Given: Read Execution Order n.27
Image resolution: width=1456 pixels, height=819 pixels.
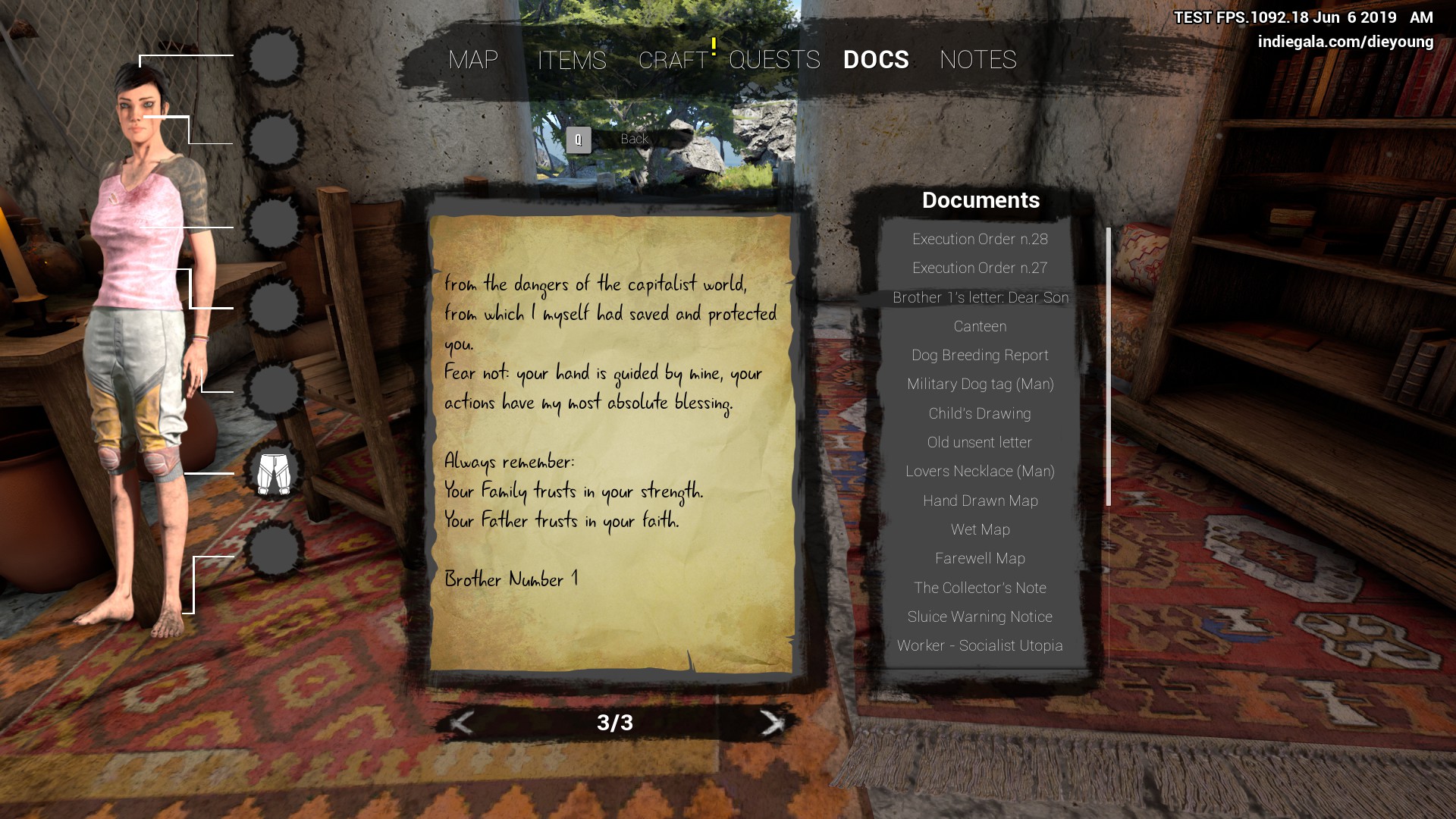Looking at the screenshot, I should pos(980,268).
